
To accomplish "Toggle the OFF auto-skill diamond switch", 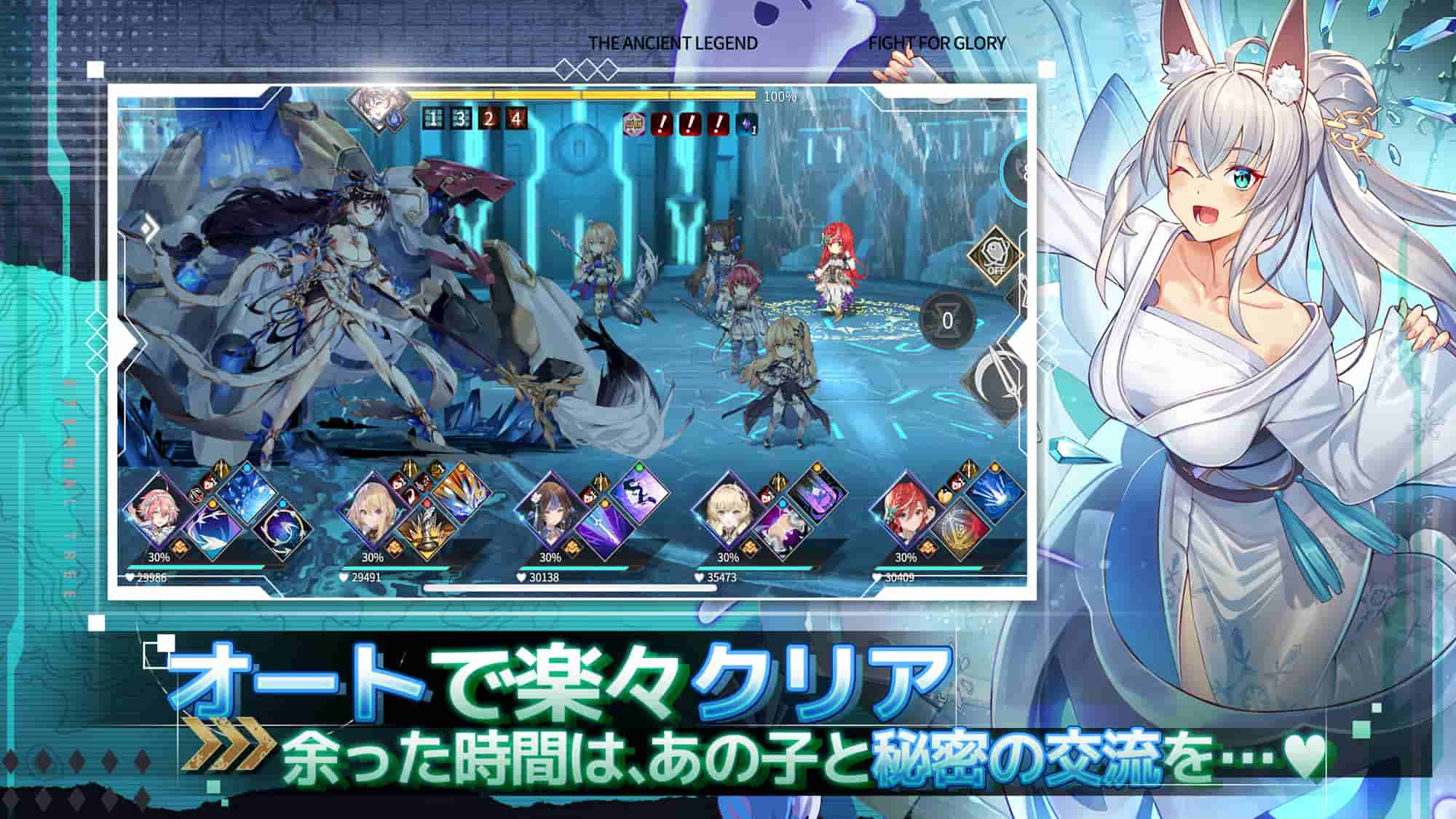I will [995, 255].
